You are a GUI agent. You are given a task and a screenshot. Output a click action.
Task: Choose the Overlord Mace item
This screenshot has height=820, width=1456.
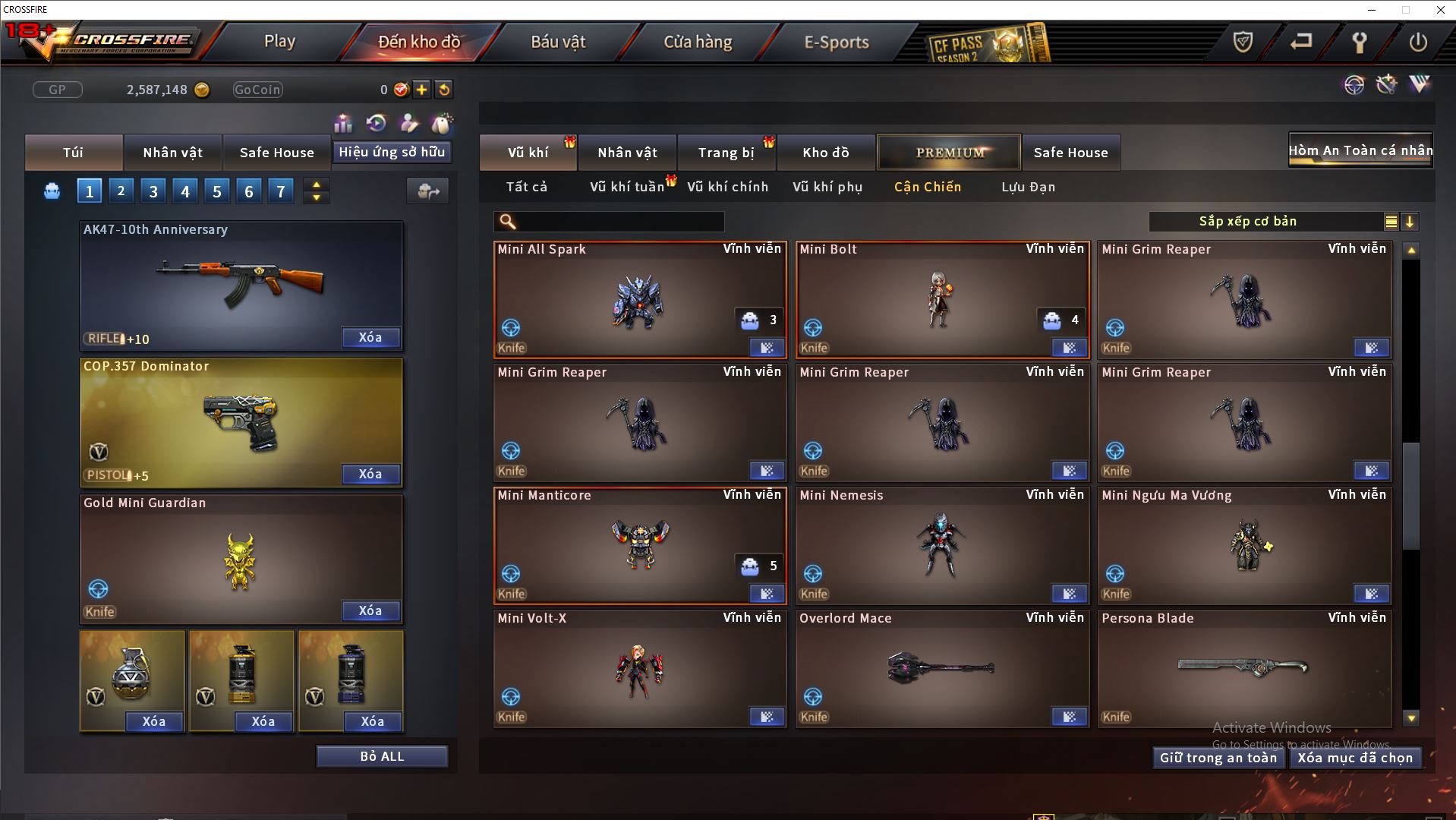(x=941, y=668)
